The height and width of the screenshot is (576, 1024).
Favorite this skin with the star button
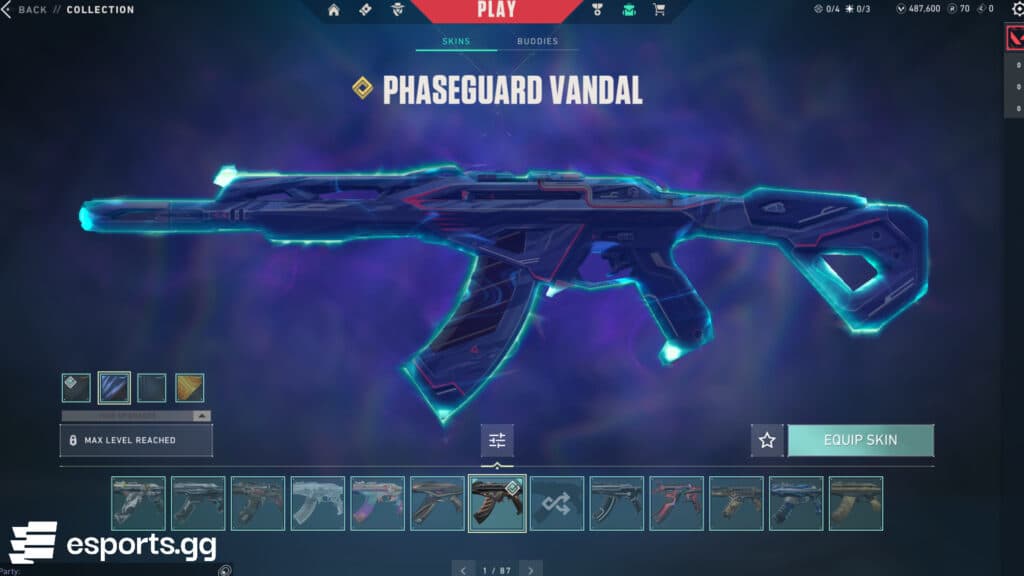[x=767, y=440]
